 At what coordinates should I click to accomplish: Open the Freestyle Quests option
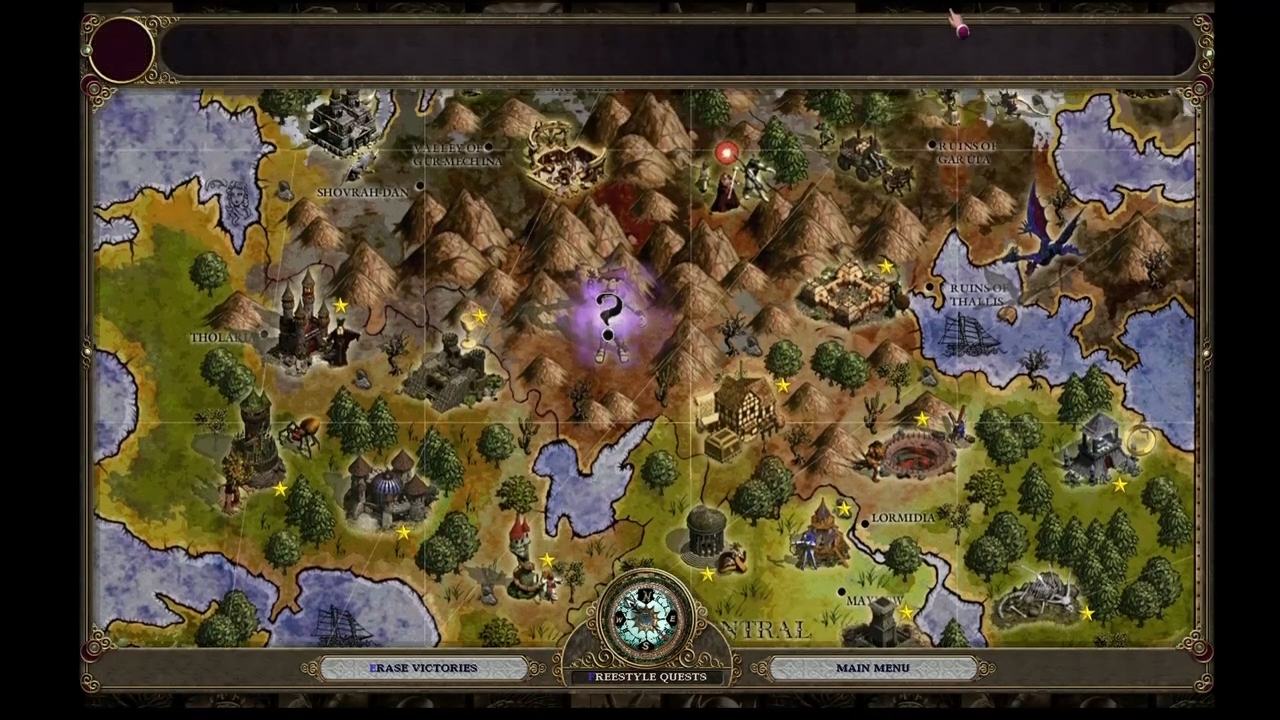pos(647,677)
